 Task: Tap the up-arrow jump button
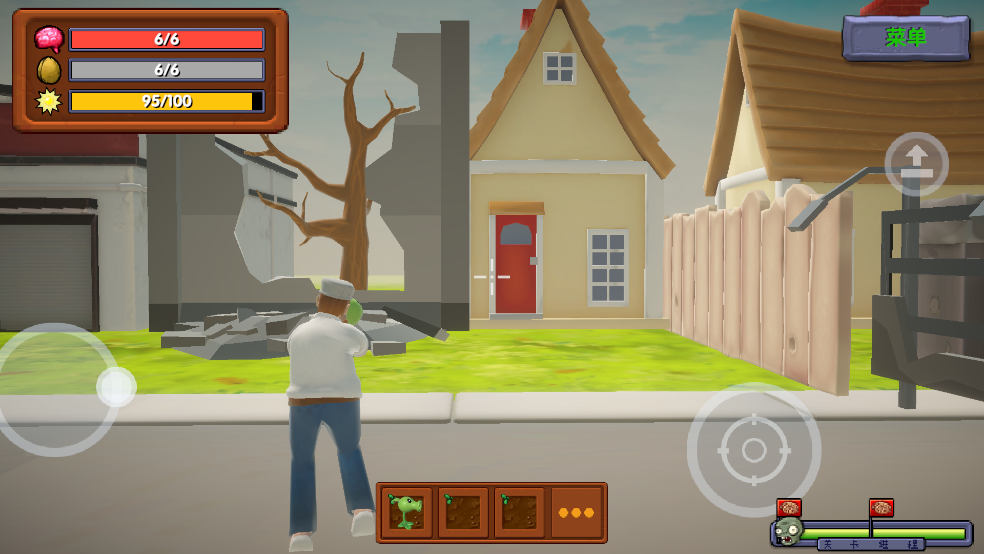tap(916, 164)
